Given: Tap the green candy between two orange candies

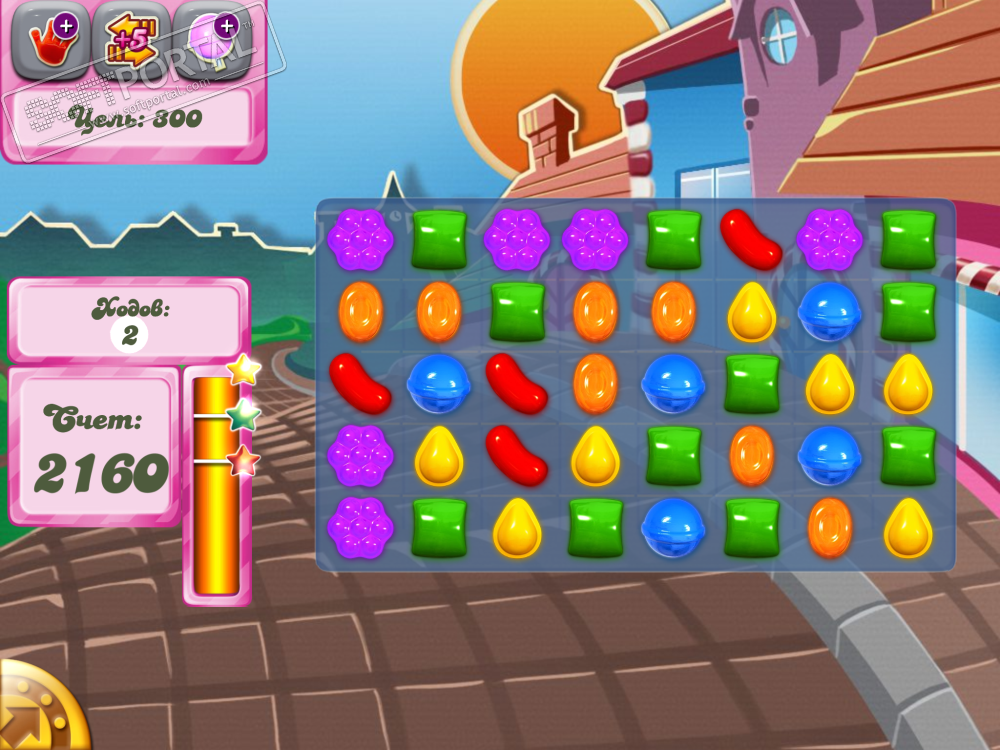Looking at the screenshot, I should pos(516,311).
